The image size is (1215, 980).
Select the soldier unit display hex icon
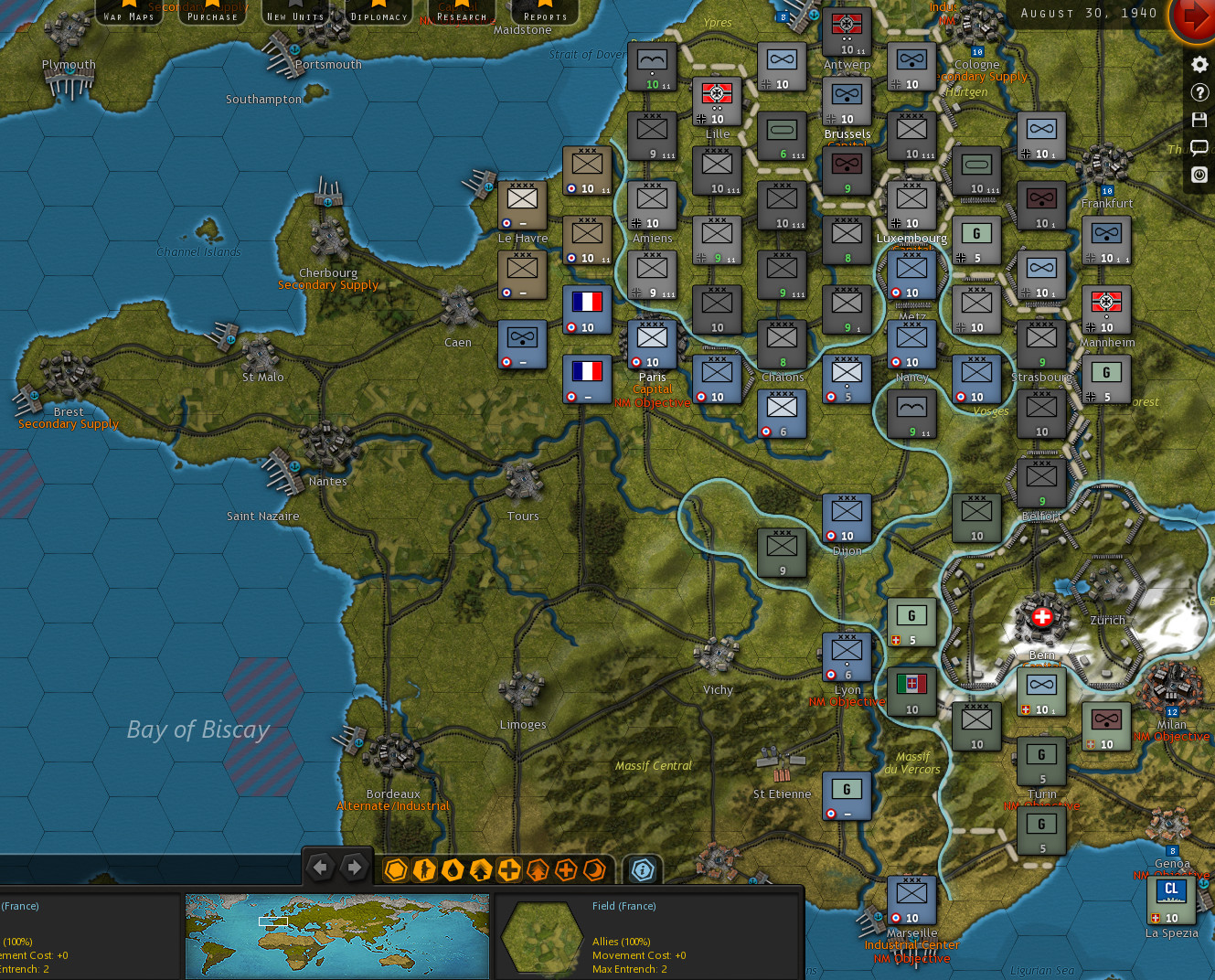tap(424, 870)
